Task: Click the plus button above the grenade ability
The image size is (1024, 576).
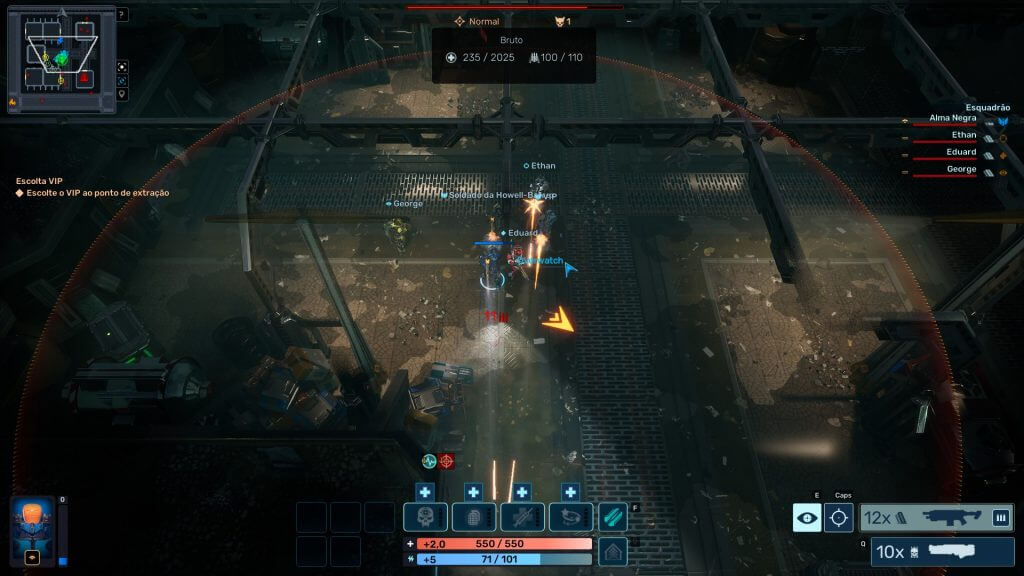Action: [473, 492]
